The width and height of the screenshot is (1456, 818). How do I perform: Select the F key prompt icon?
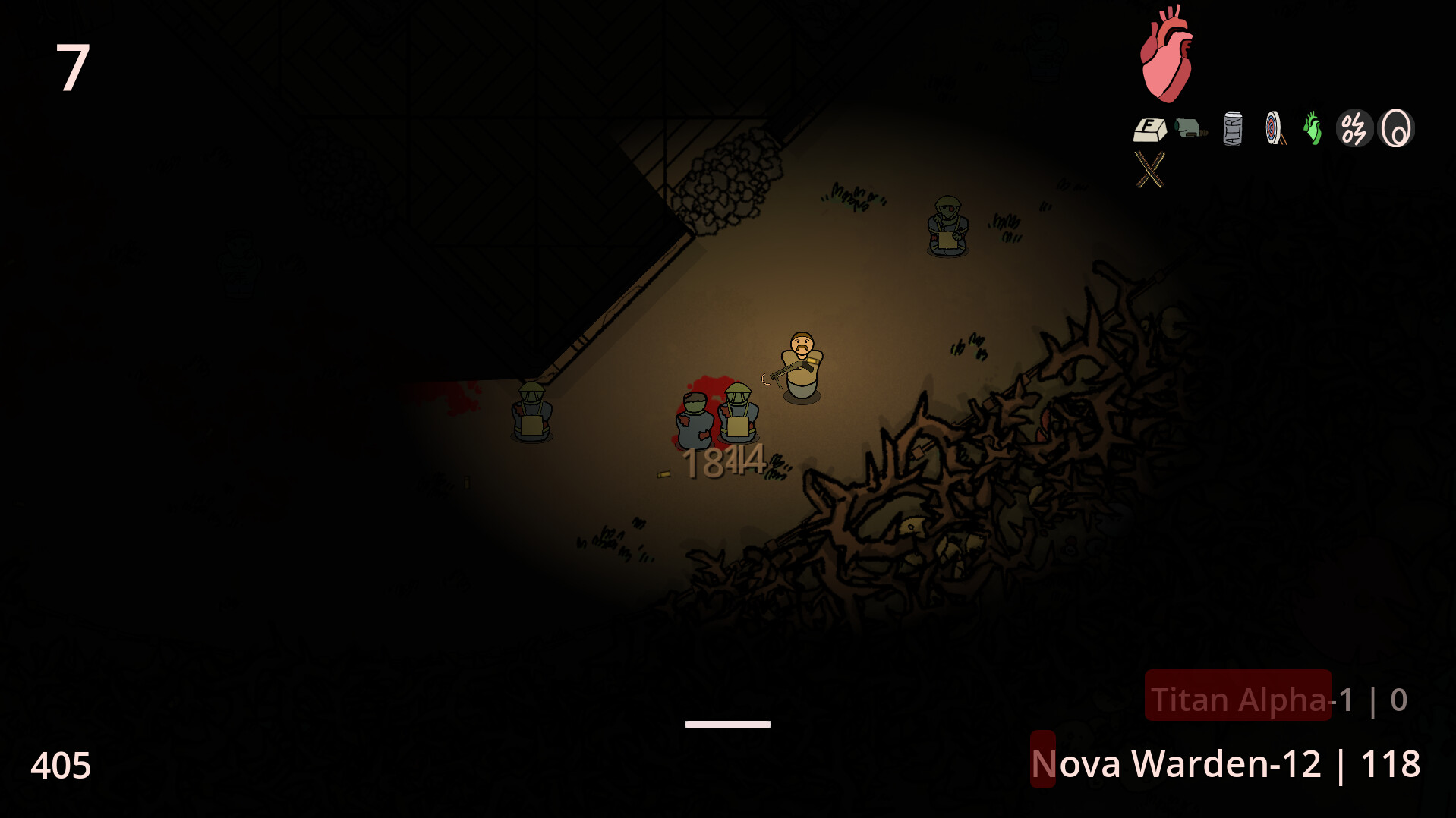(1149, 129)
